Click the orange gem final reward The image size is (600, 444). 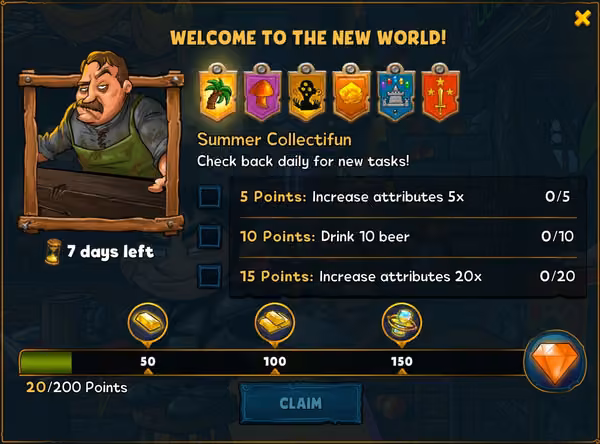tap(554, 360)
